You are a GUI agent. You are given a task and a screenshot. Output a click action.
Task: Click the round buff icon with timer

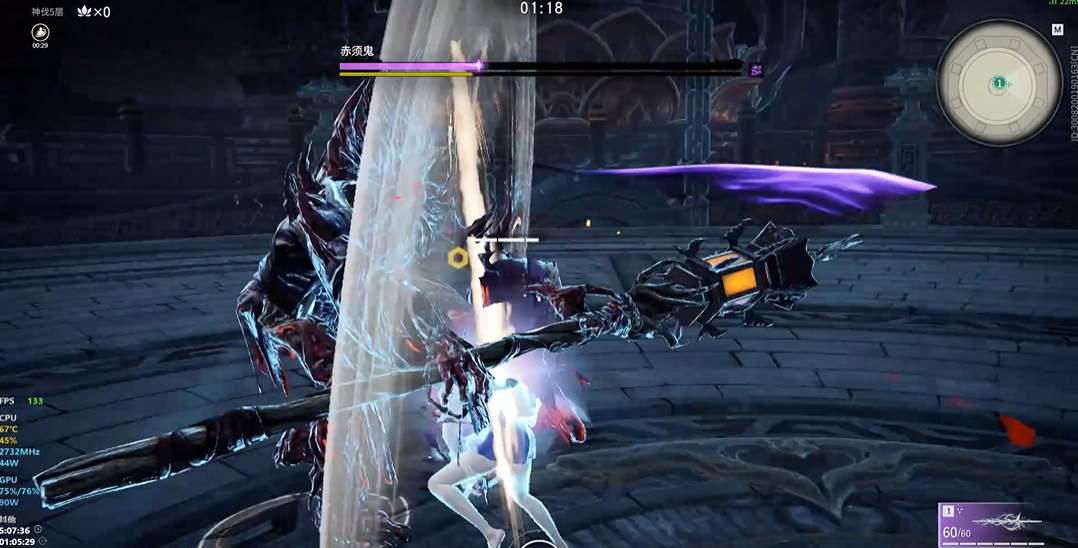40,32
